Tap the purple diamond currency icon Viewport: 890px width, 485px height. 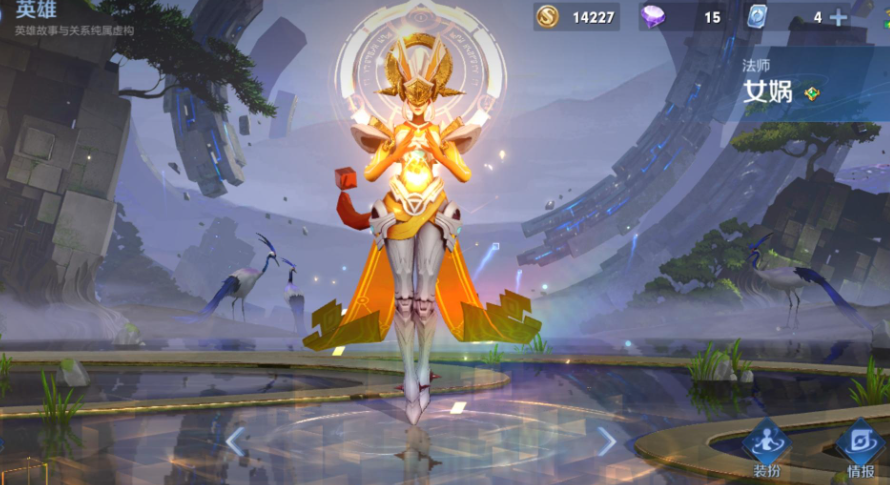pyautogui.click(x=652, y=17)
